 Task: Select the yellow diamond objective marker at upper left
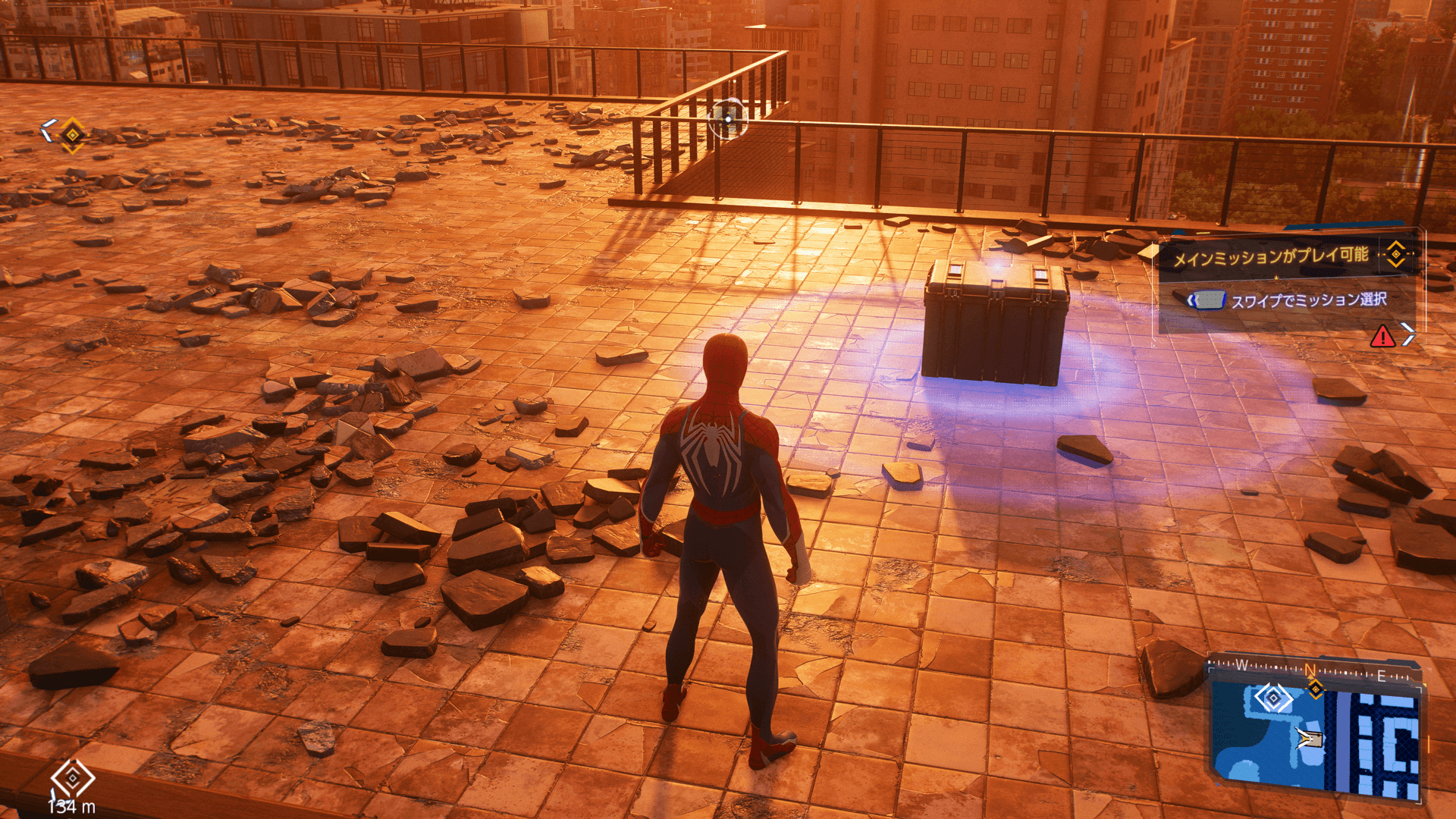point(73,135)
